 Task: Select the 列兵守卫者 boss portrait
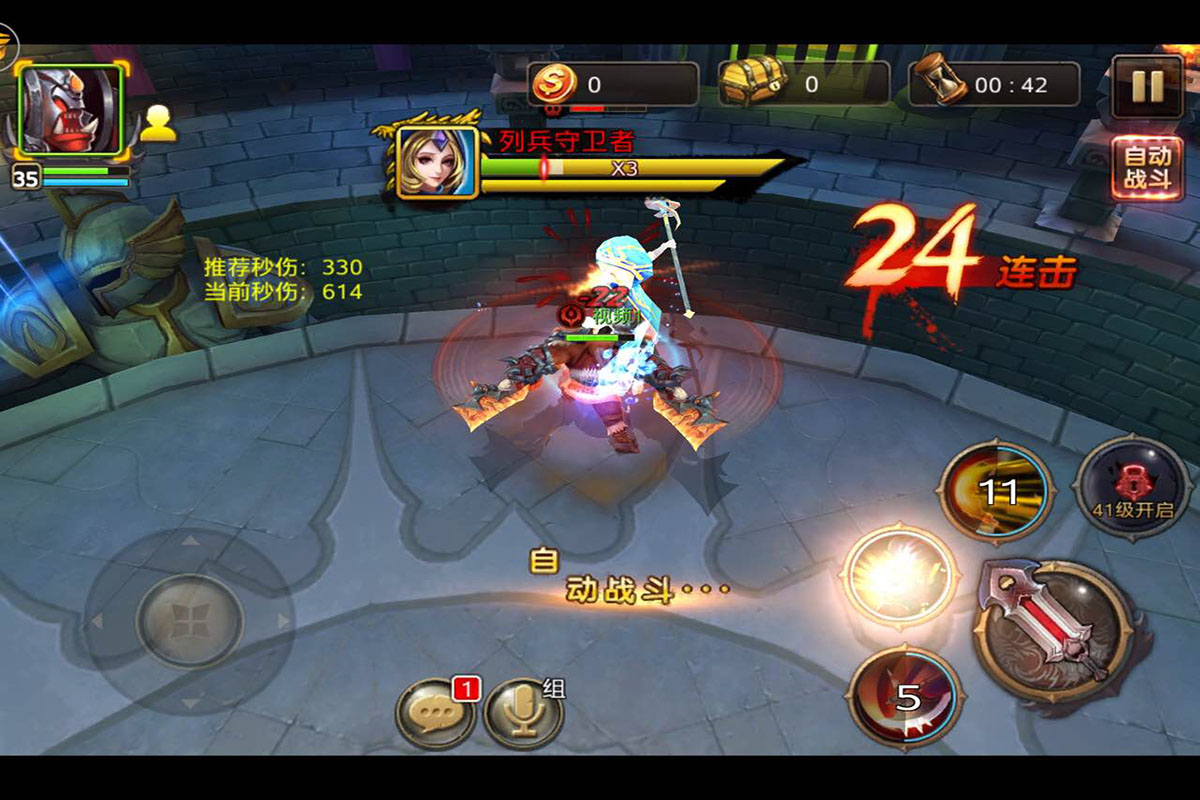pos(437,162)
